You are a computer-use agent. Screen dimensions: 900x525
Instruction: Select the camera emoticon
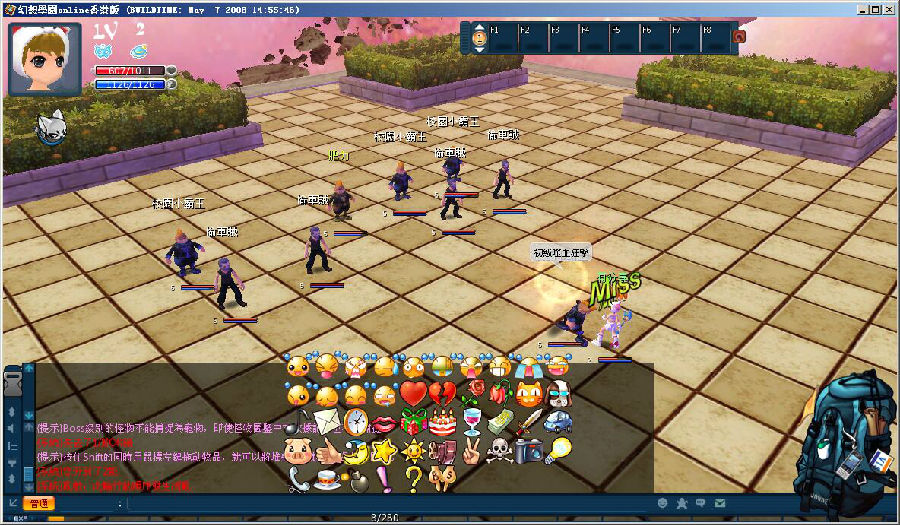(529, 451)
